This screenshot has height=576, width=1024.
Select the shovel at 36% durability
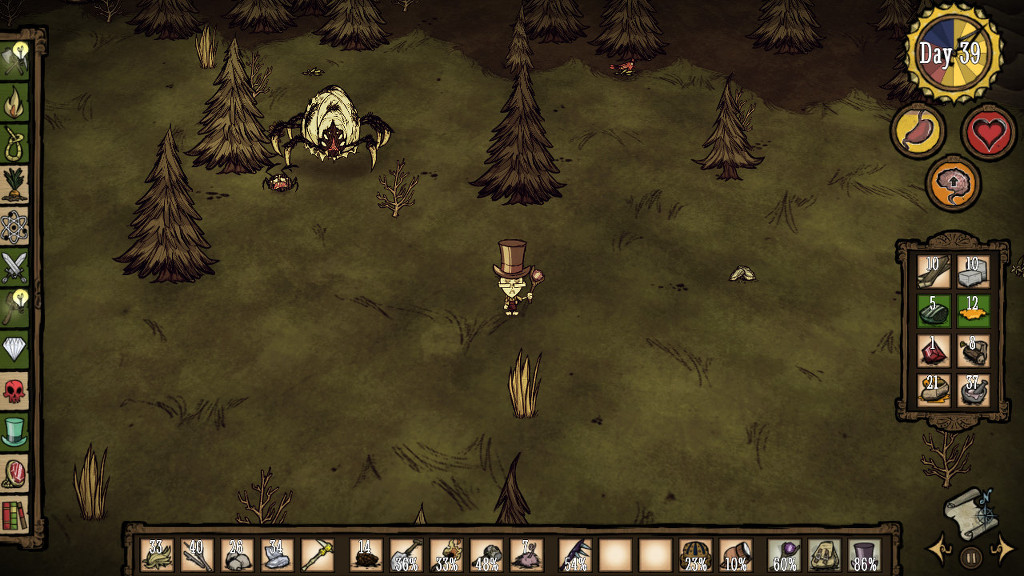tap(405, 555)
